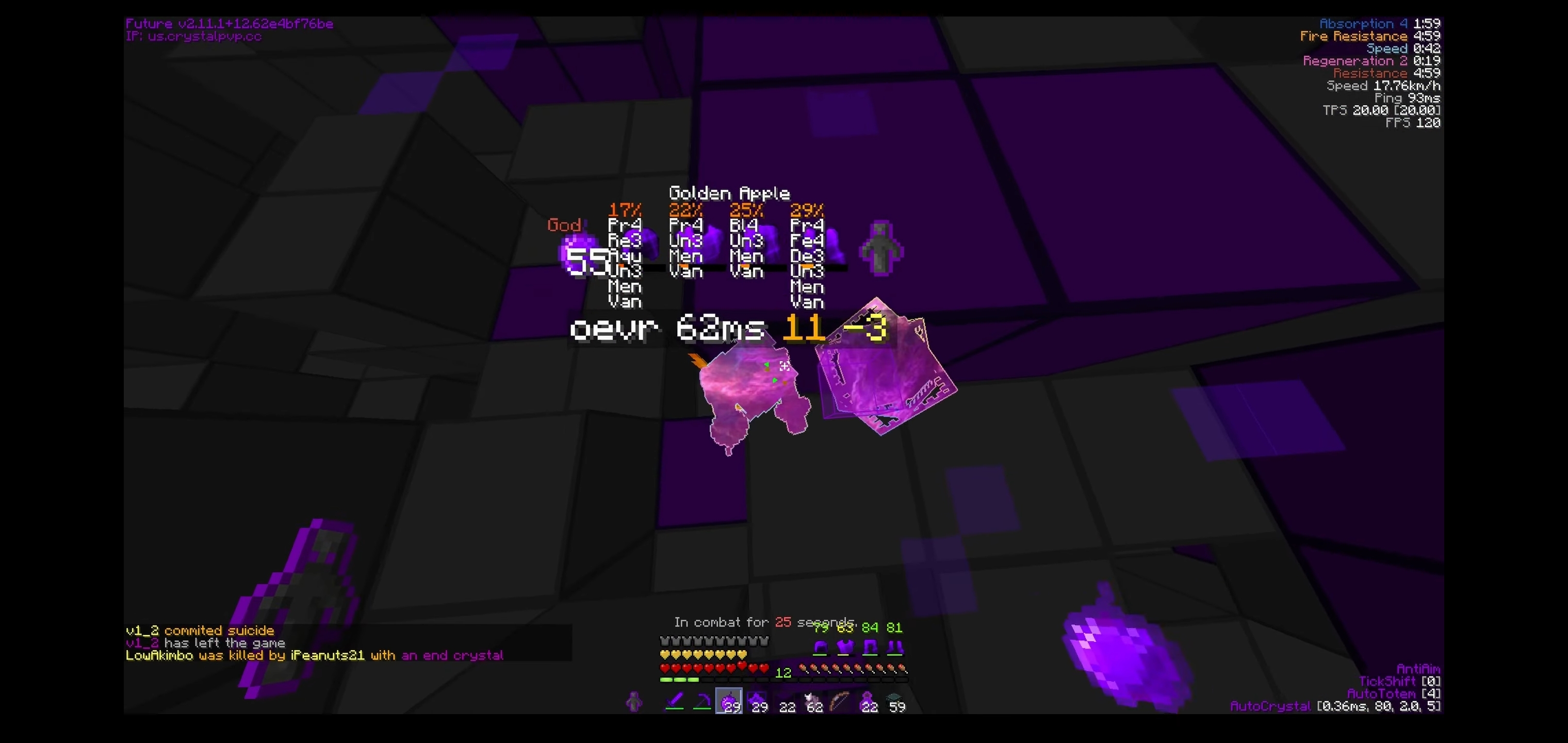Select the end crystal stack in the hotbar
Screen dimensions: 1568x743
[758, 702]
